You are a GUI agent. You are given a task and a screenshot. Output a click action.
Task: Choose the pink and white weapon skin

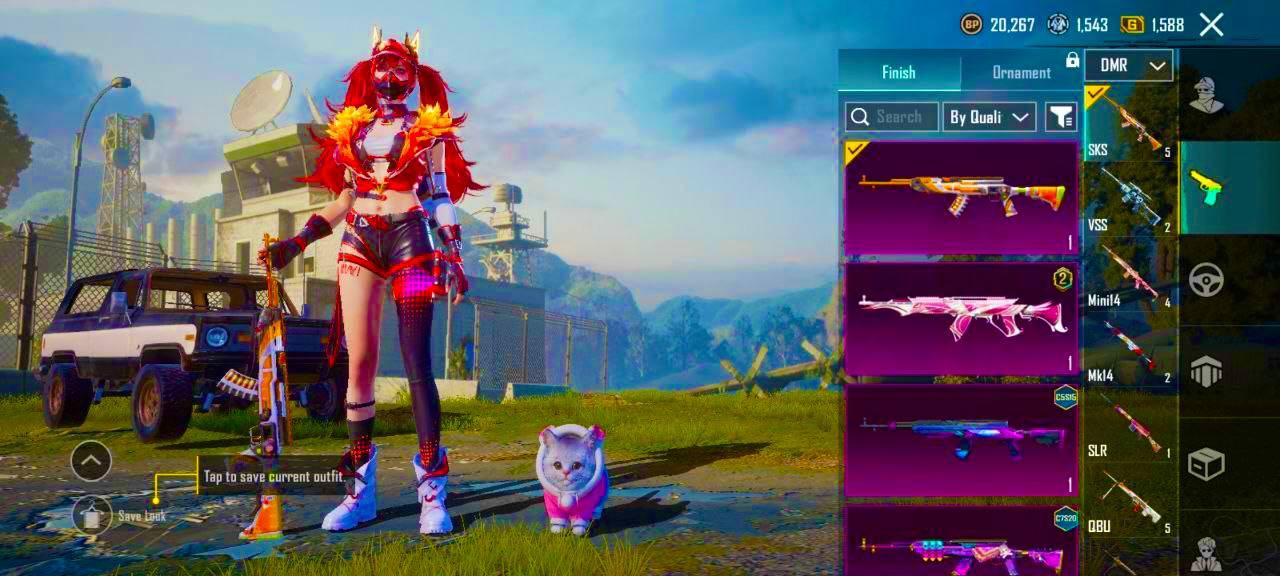pyautogui.click(x=961, y=318)
